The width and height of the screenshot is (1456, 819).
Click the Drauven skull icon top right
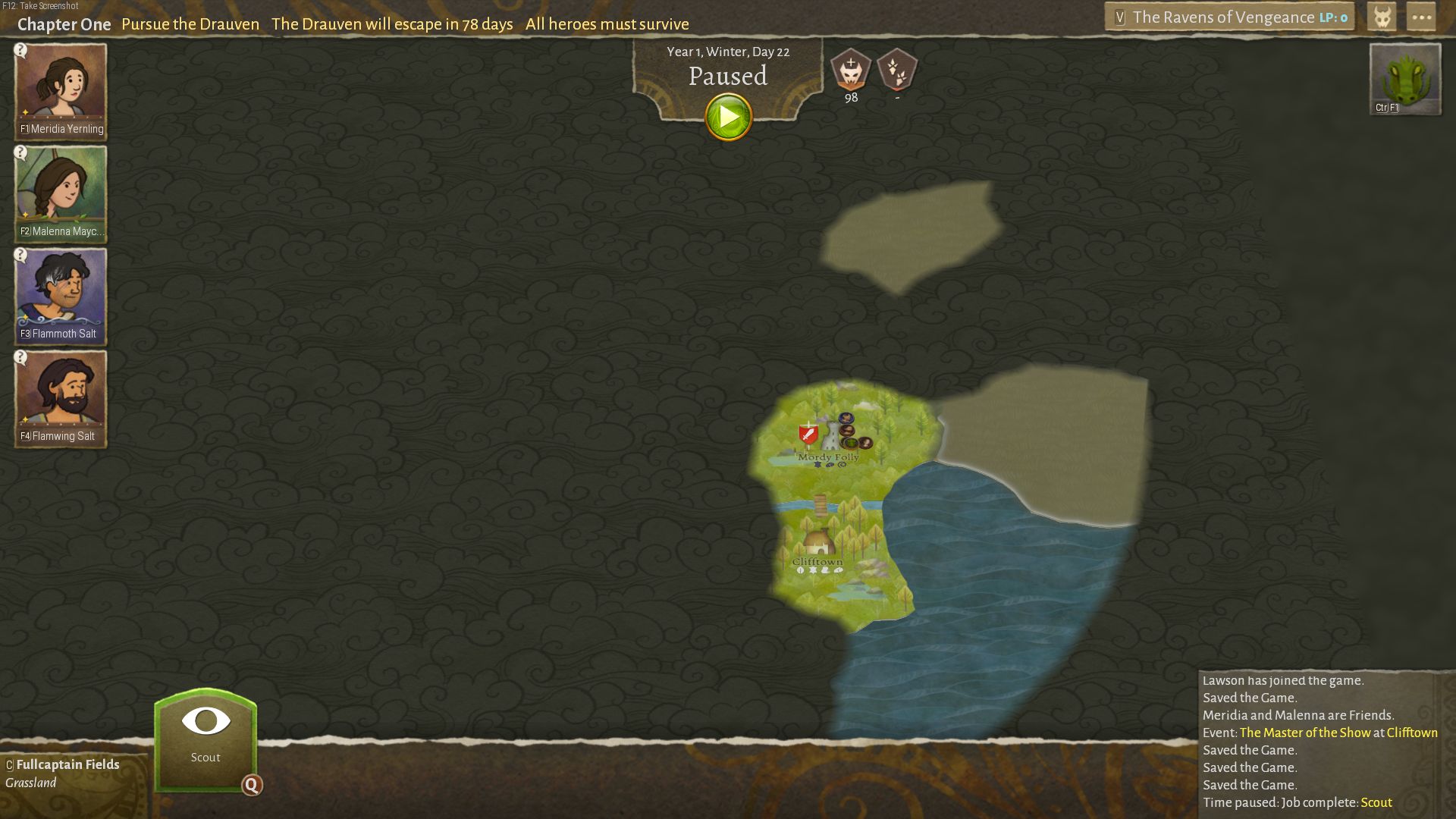pyautogui.click(x=1382, y=16)
